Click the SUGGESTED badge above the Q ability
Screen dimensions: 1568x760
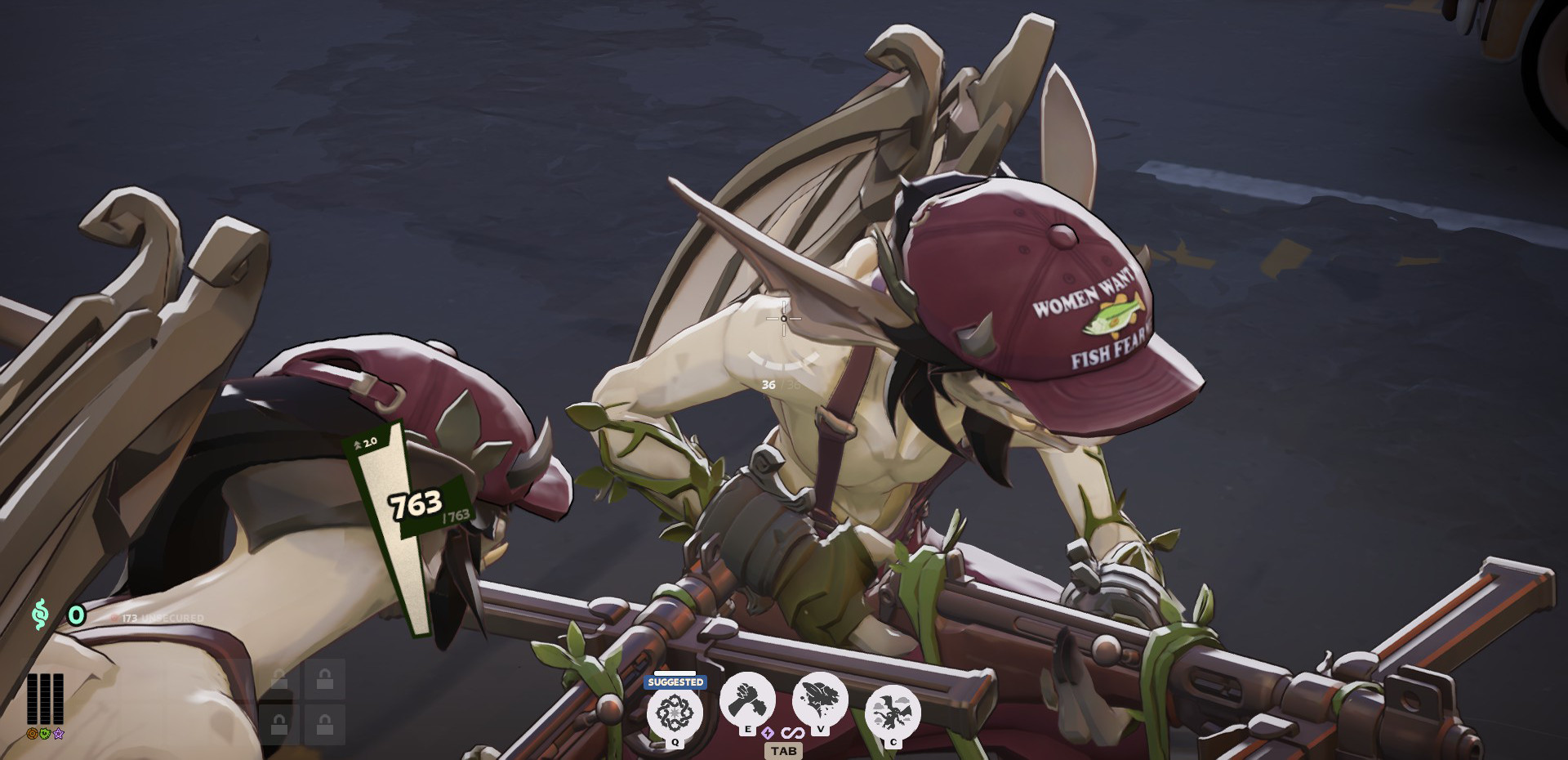(x=675, y=682)
